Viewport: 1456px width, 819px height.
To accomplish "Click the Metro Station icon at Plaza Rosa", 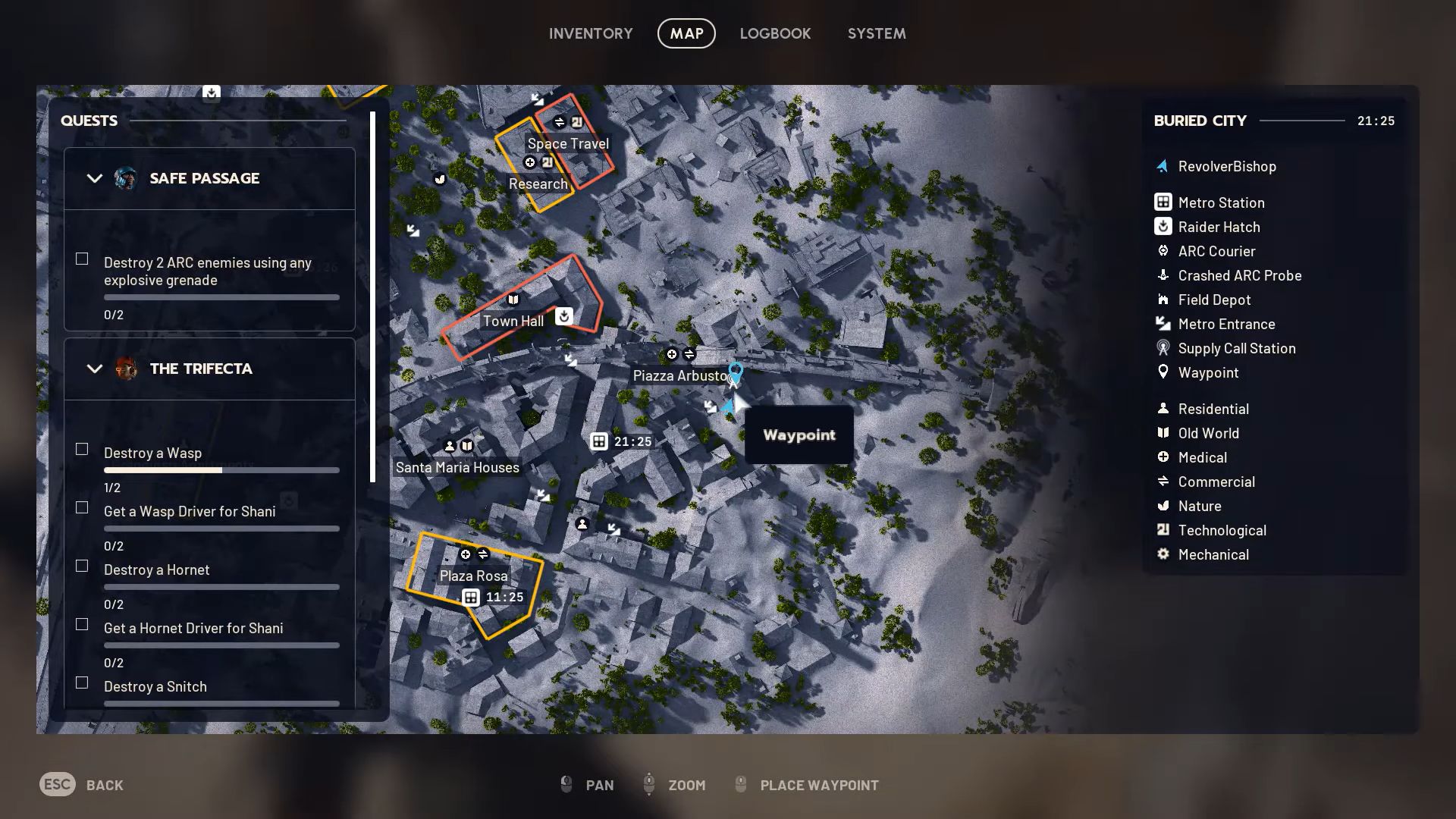I will [x=471, y=598].
